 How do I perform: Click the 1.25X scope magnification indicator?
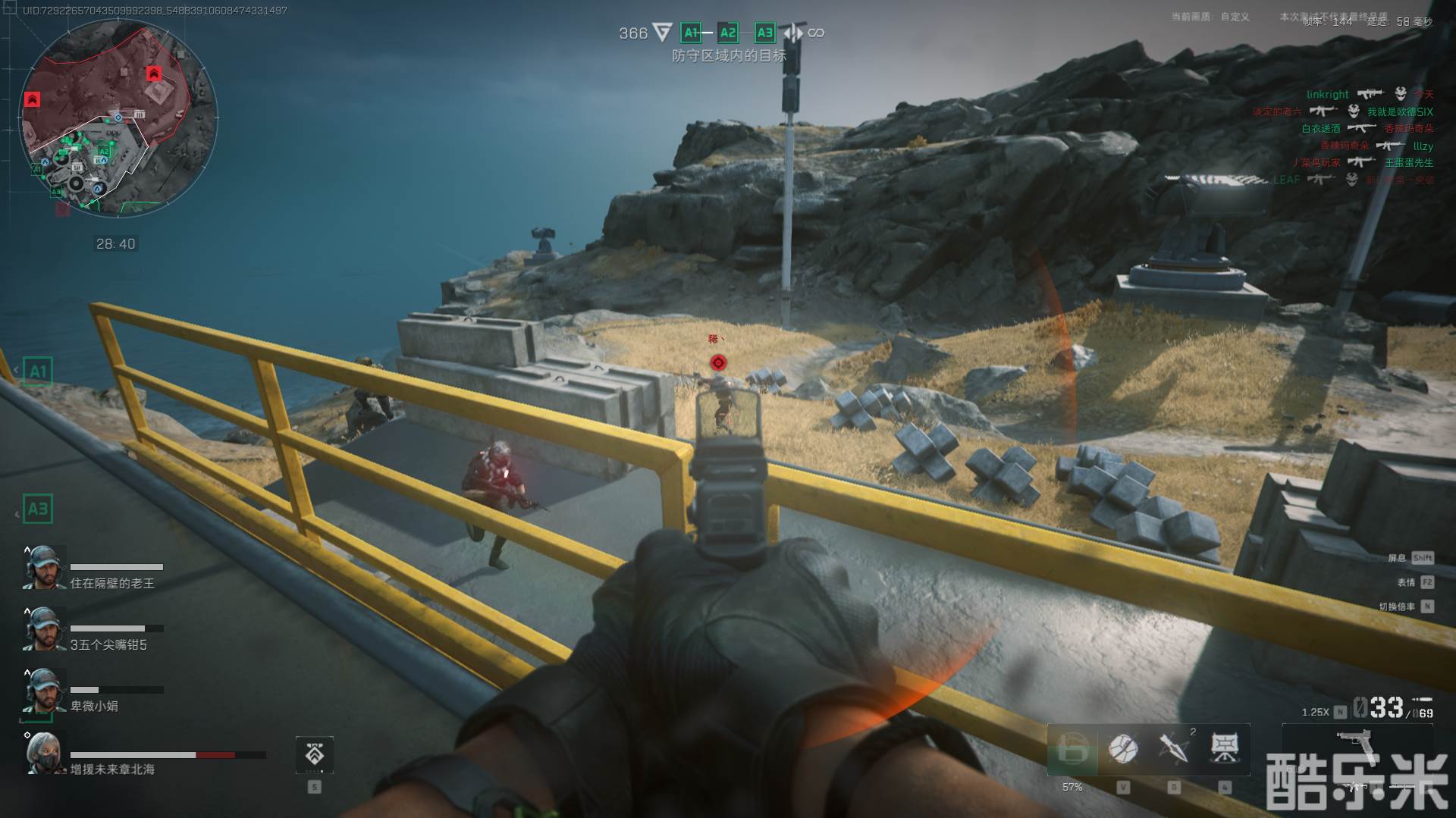point(1316,713)
